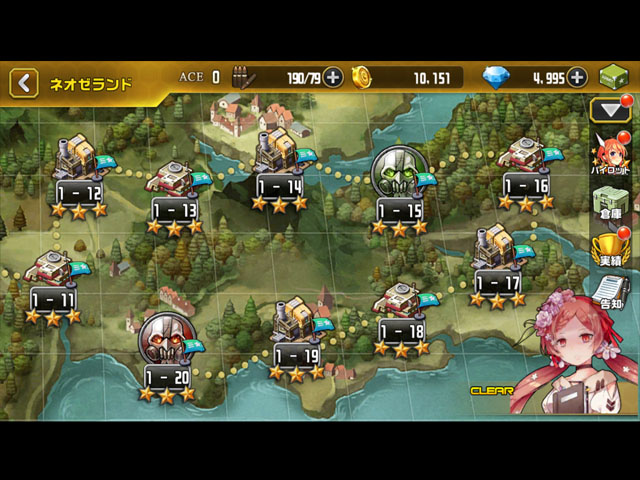Open the achievements (実績) trophy menu
640x480 pixels.
point(609,250)
